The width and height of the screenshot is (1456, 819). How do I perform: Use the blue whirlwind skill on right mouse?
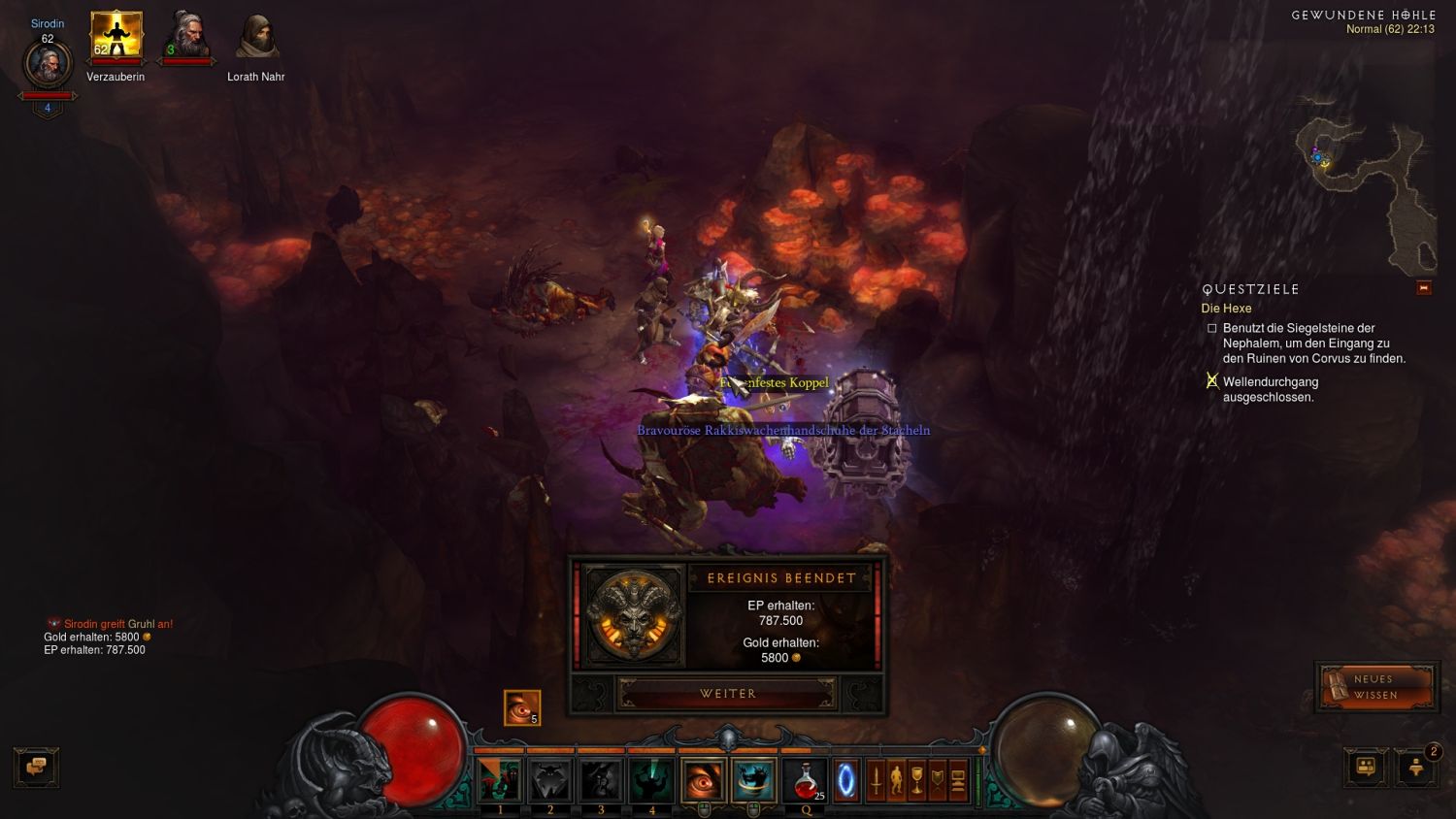753,780
